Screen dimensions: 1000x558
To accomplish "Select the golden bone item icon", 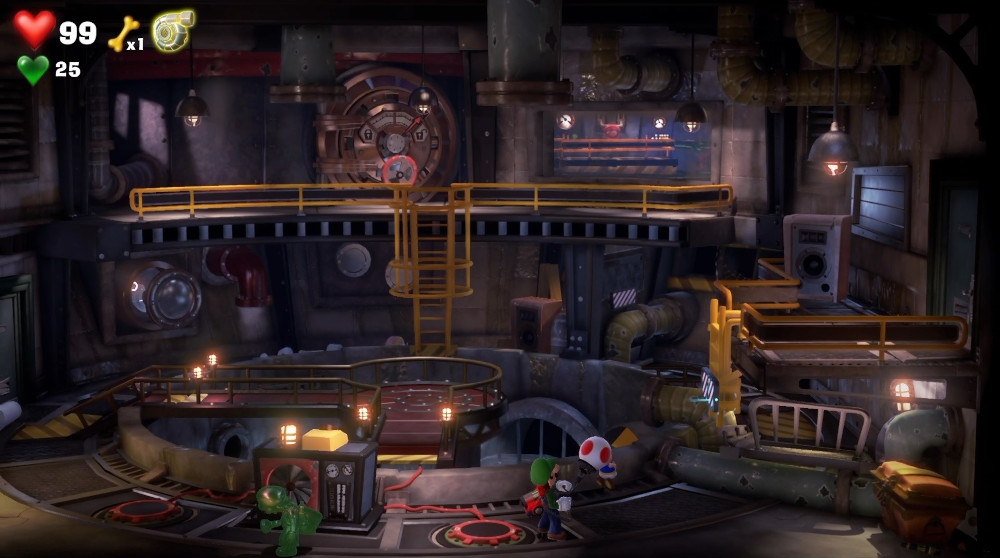I will click(121, 33).
